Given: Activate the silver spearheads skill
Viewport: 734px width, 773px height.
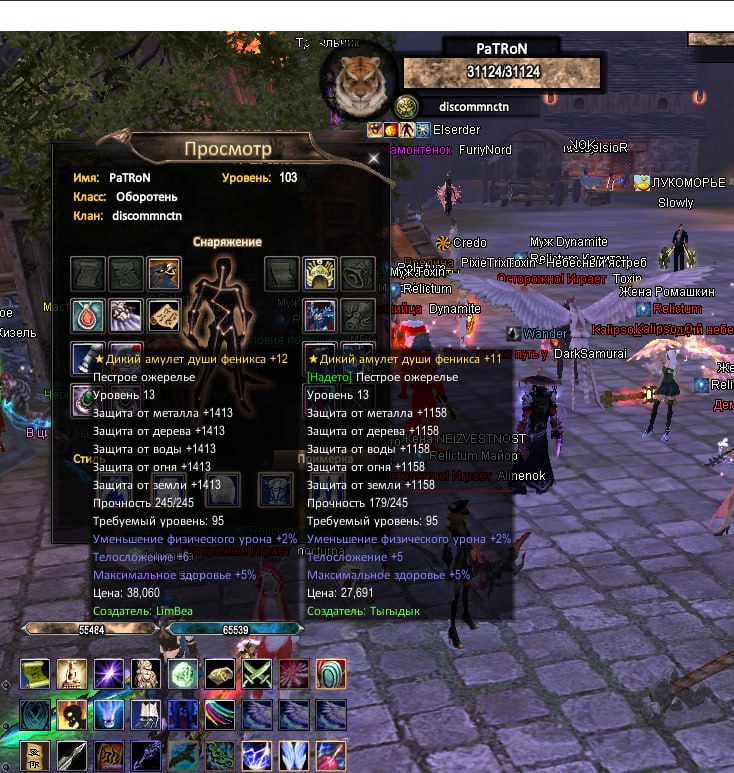Looking at the screenshot, I should tap(72, 756).
